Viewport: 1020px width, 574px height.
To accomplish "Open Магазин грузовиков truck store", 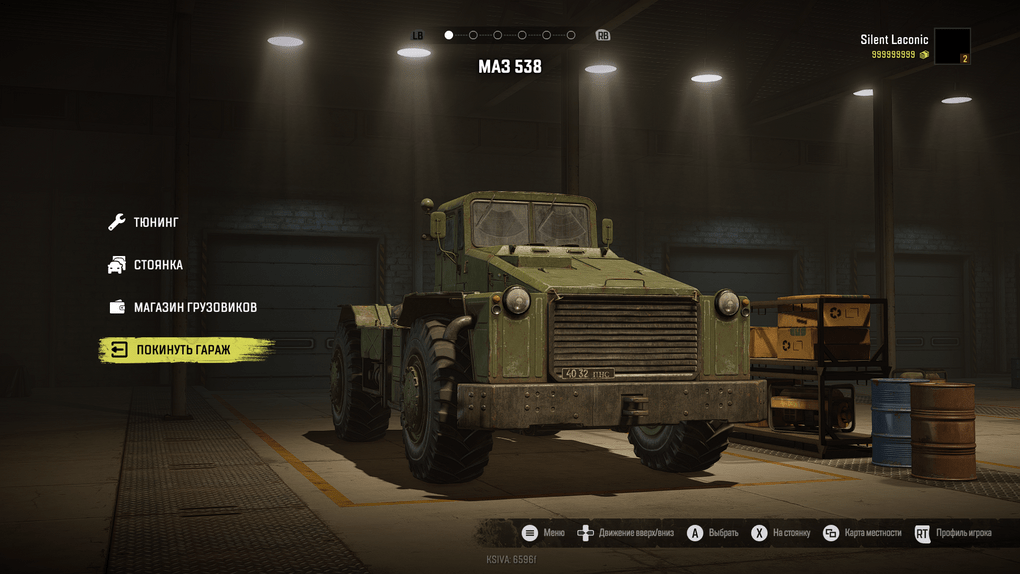I will click(194, 307).
